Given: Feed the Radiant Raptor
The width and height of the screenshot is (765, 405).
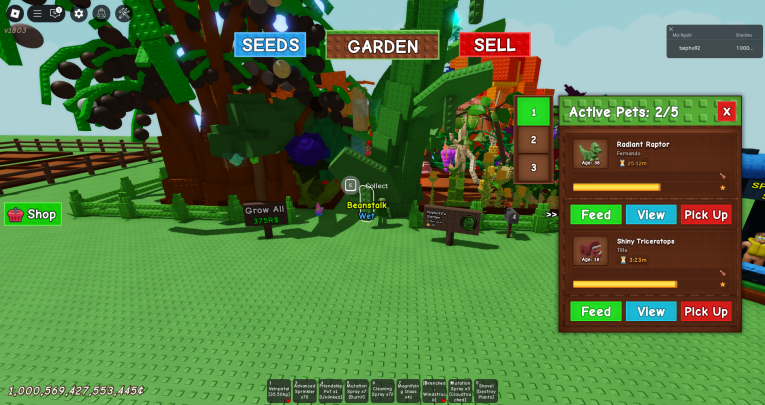Looking at the screenshot, I should (596, 215).
